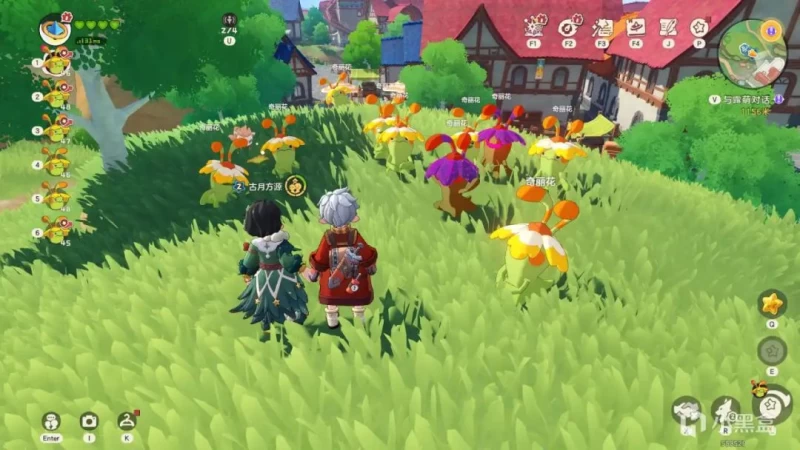Open the star badge menu icon

pyautogui.click(x=699, y=27)
